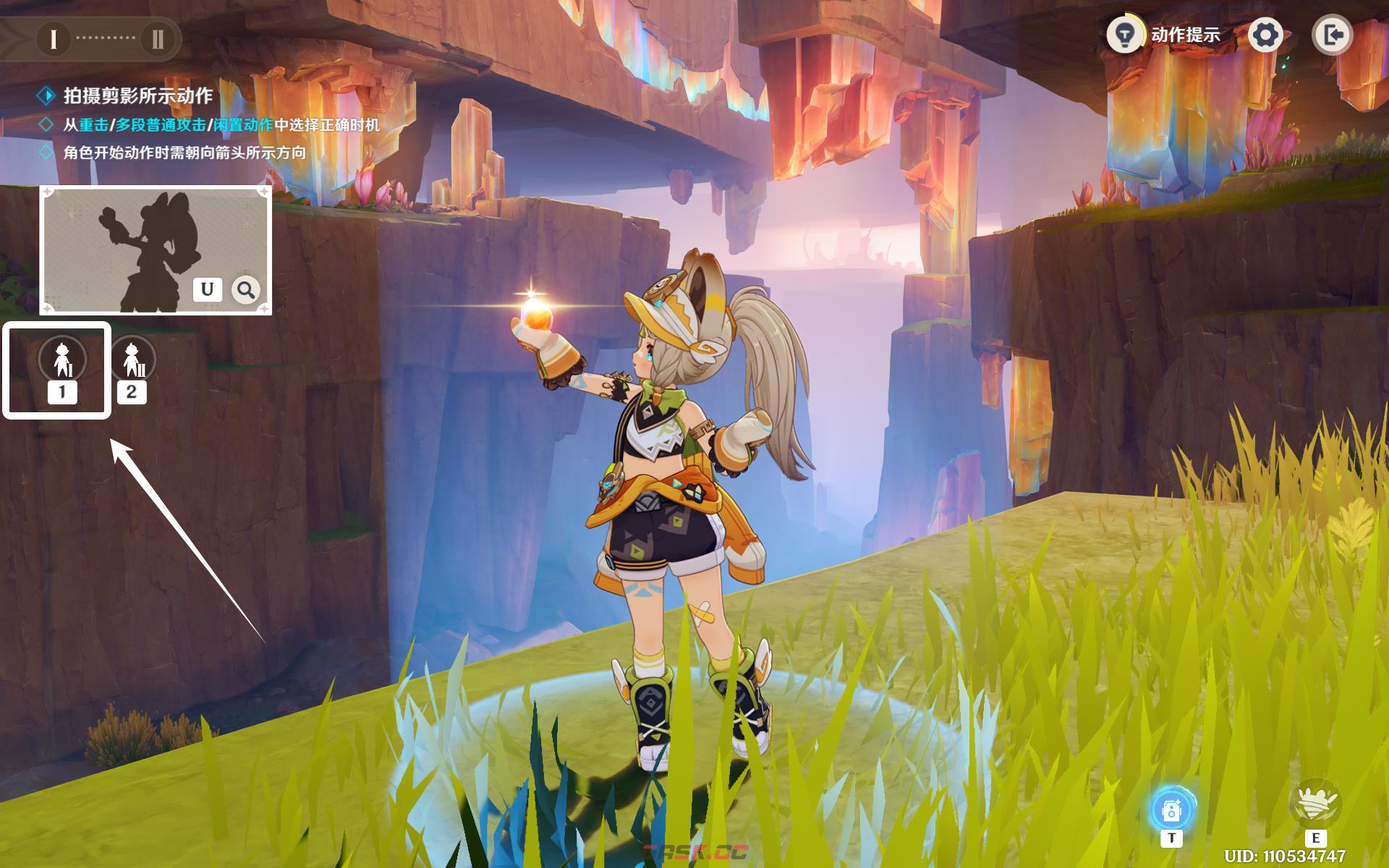
Task: Select stage I progress marker
Action: [x=53, y=38]
